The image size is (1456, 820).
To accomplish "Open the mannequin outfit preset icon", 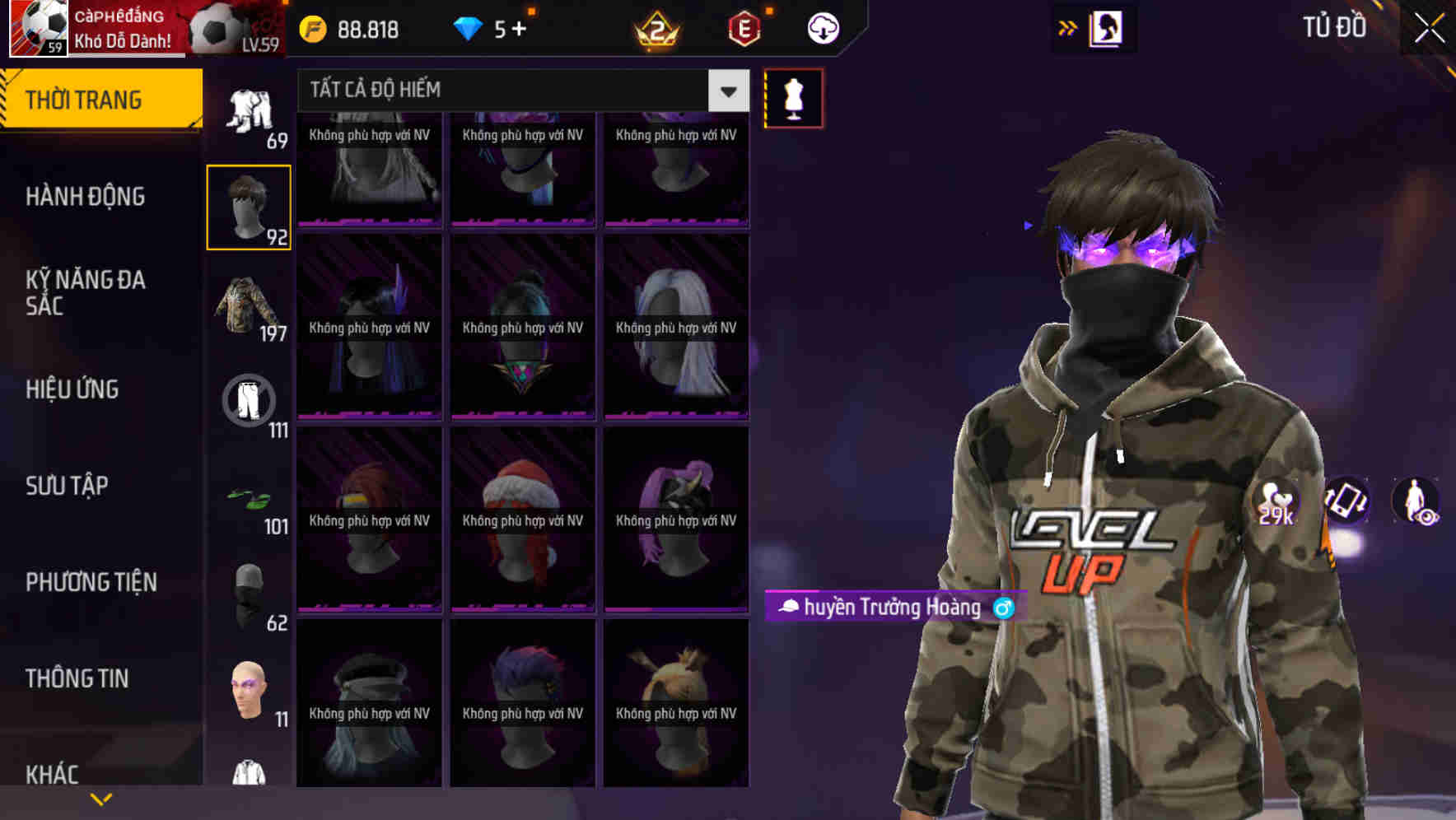I will pos(792,97).
